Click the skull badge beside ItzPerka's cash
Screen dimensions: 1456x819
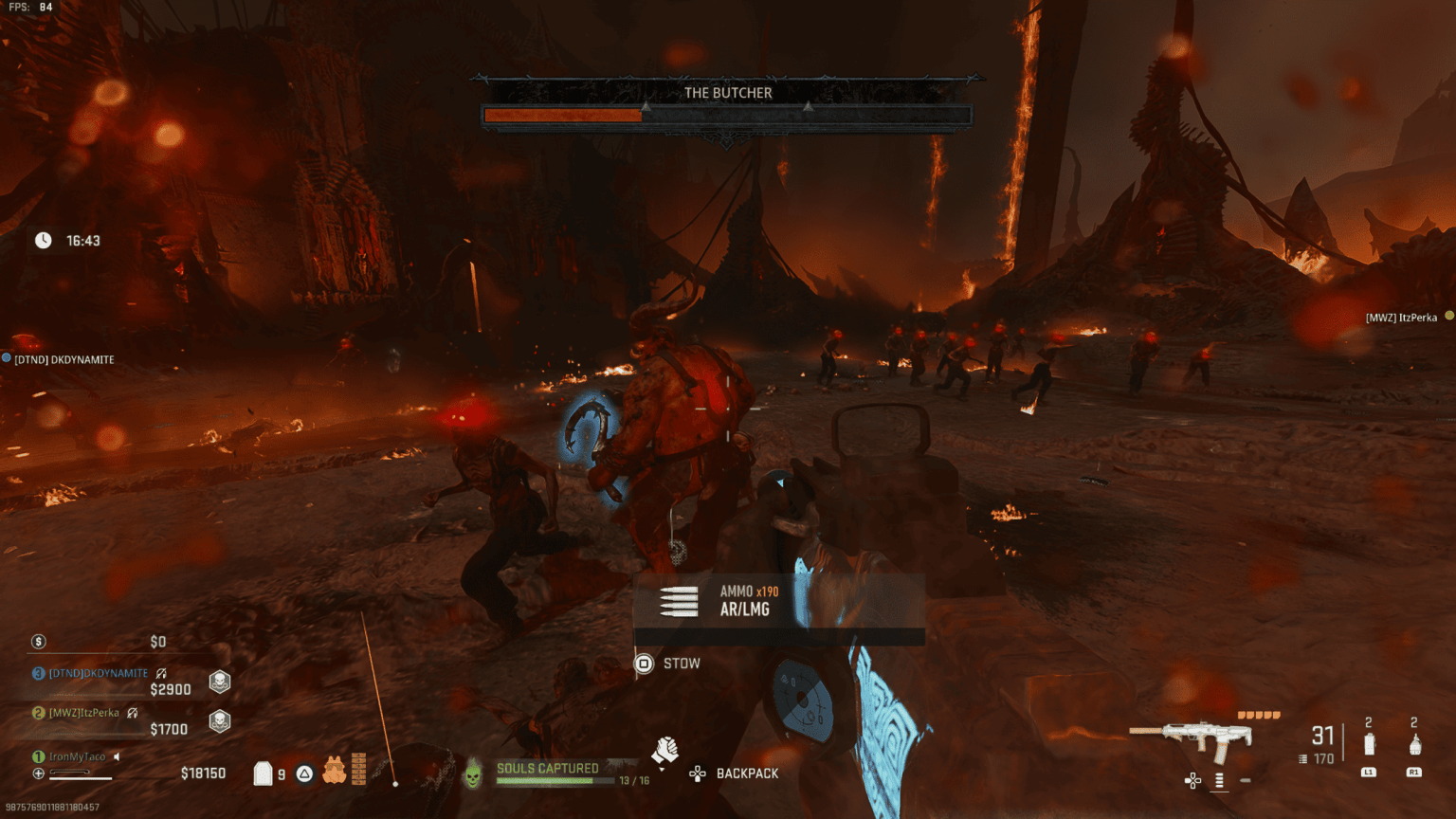pyautogui.click(x=220, y=721)
